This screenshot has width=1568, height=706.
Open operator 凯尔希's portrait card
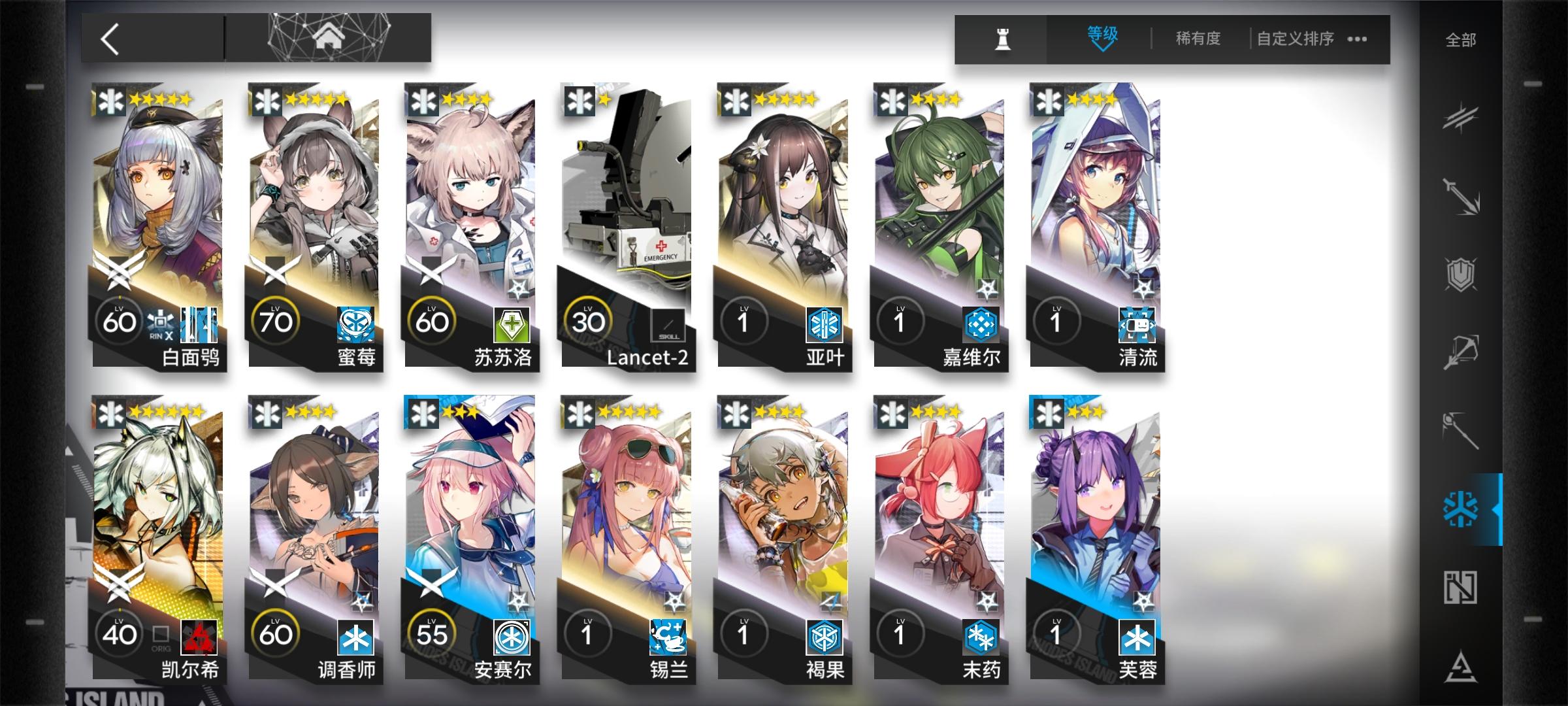(157, 516)
